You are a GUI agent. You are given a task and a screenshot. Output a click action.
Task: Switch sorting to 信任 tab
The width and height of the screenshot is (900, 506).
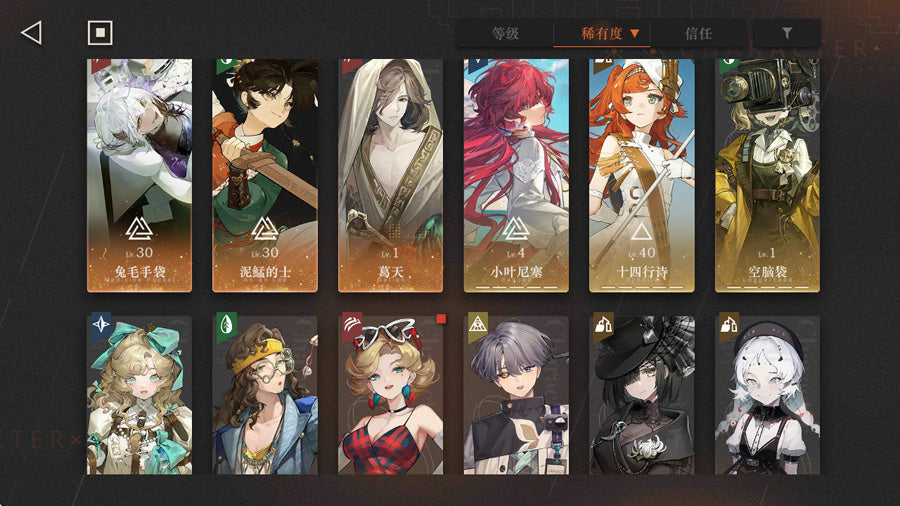coord(699,33)
